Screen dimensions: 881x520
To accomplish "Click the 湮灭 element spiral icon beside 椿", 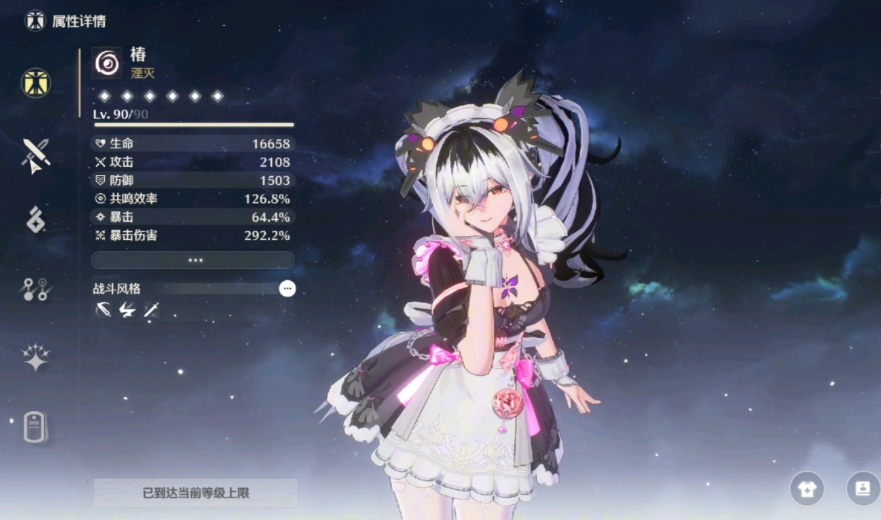I will [x=108, y=63].
